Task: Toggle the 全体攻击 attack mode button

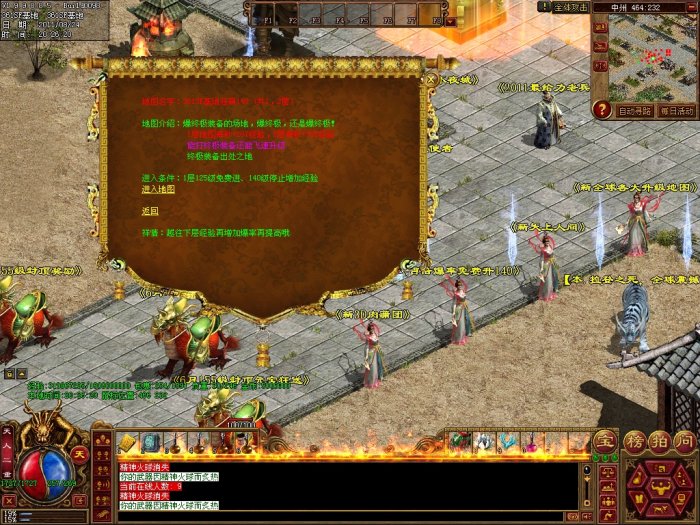Action: (572, 7)
